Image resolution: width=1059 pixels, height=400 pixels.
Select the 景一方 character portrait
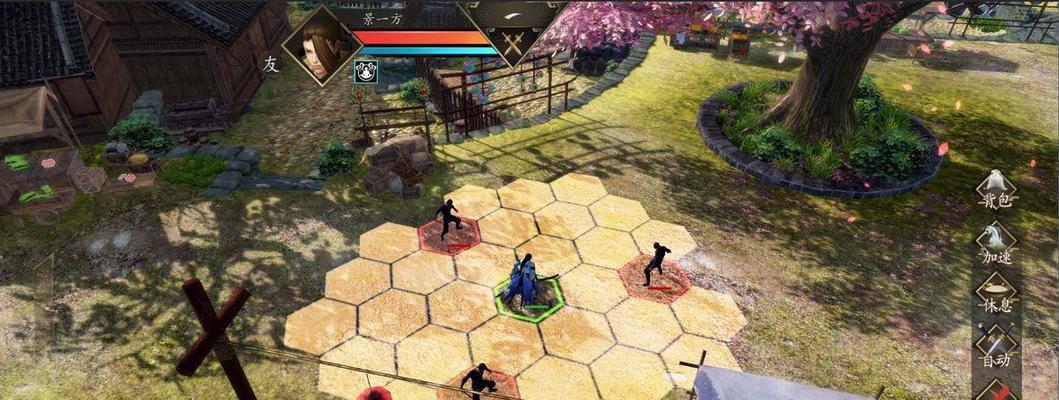click(x=322, y=45)
